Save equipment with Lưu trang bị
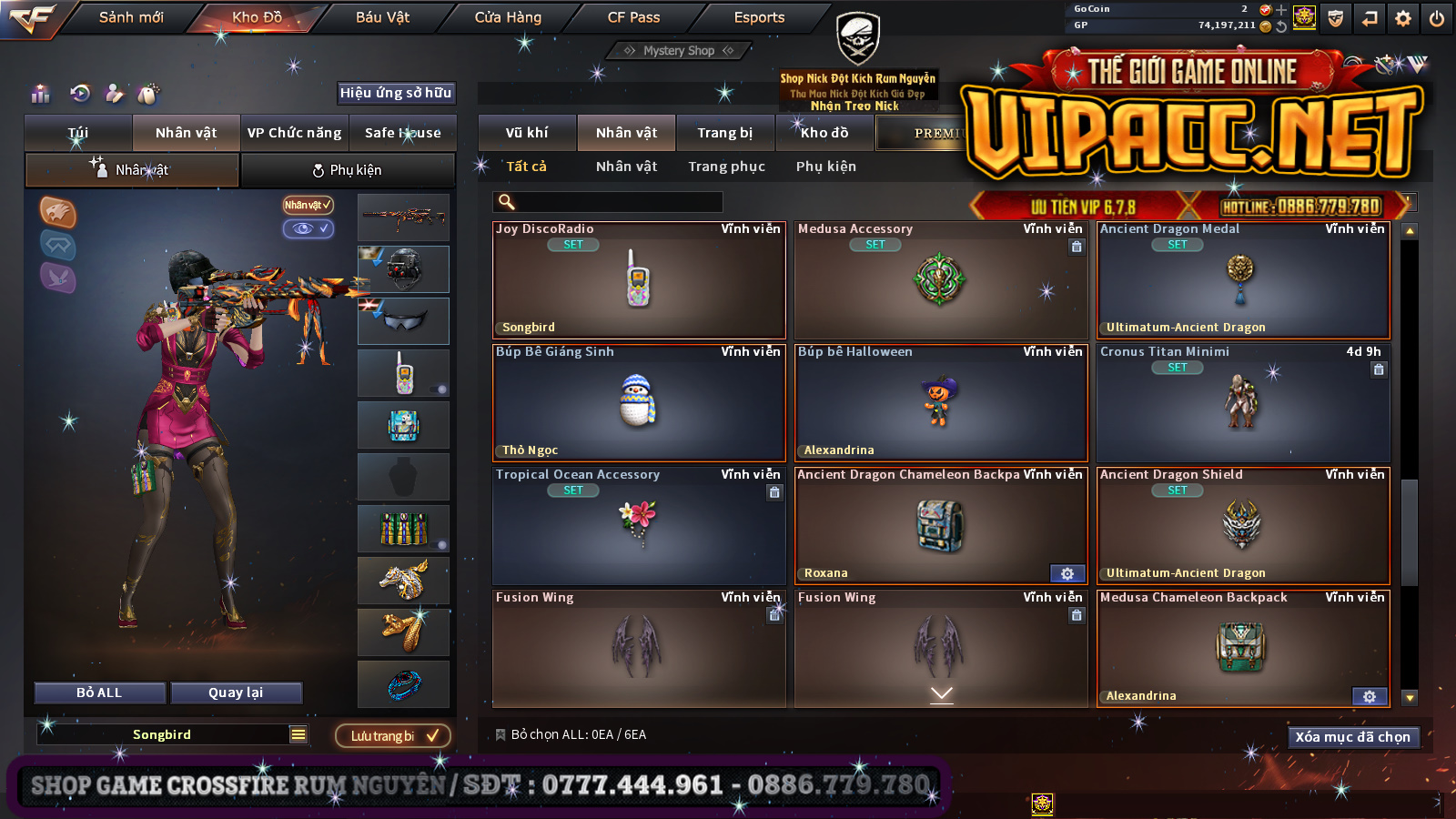The image size is (1456, 819). tap(393, 736)
